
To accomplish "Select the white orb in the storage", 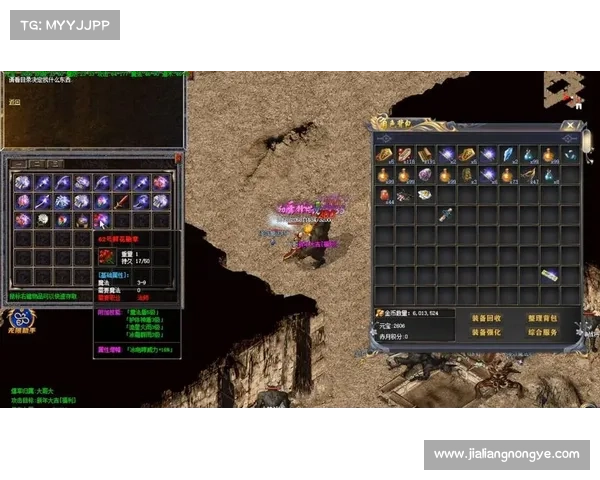I will pyautogui.click(x=43, y=220).
